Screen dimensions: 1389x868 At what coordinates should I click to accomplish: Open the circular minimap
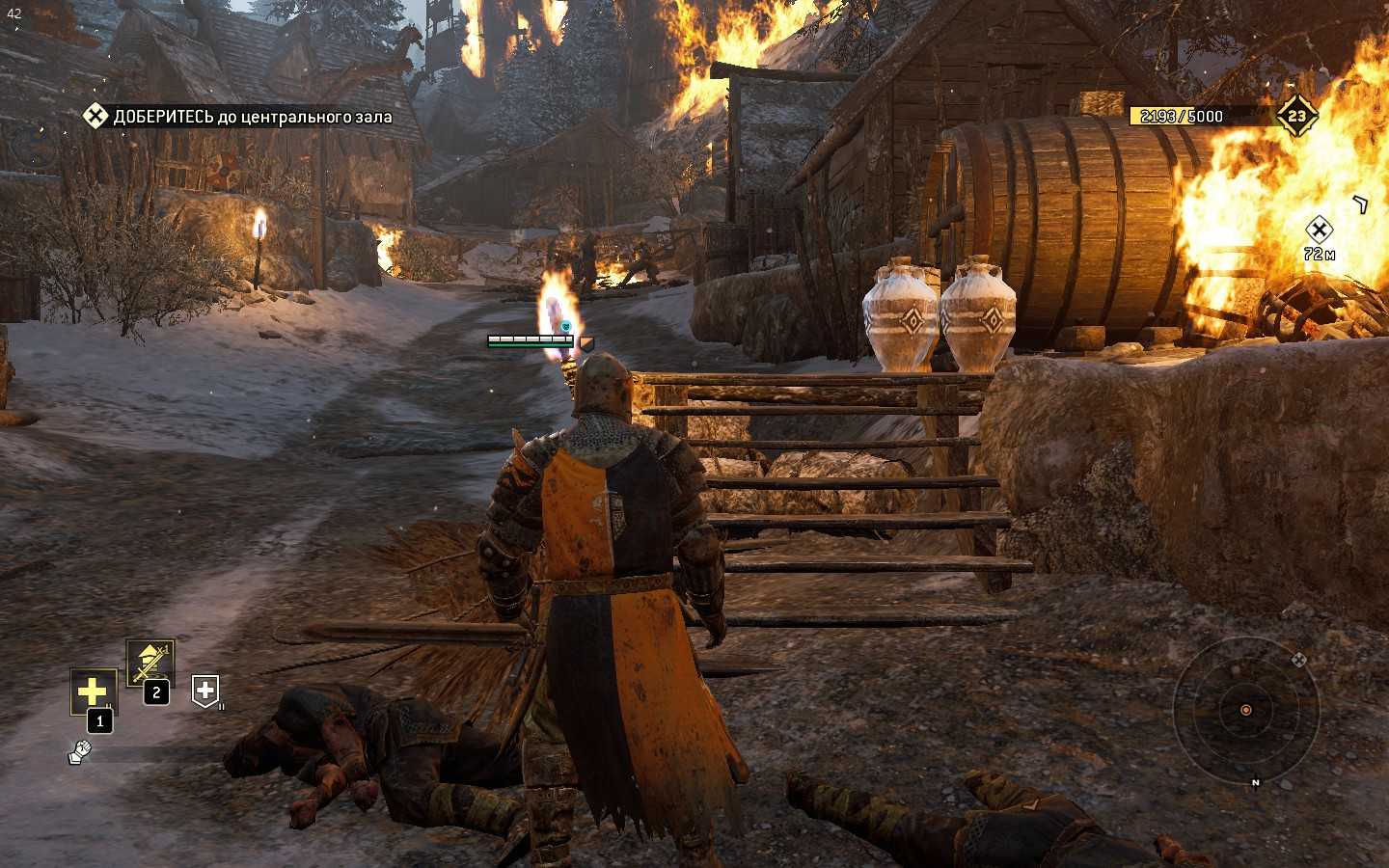1245,710
